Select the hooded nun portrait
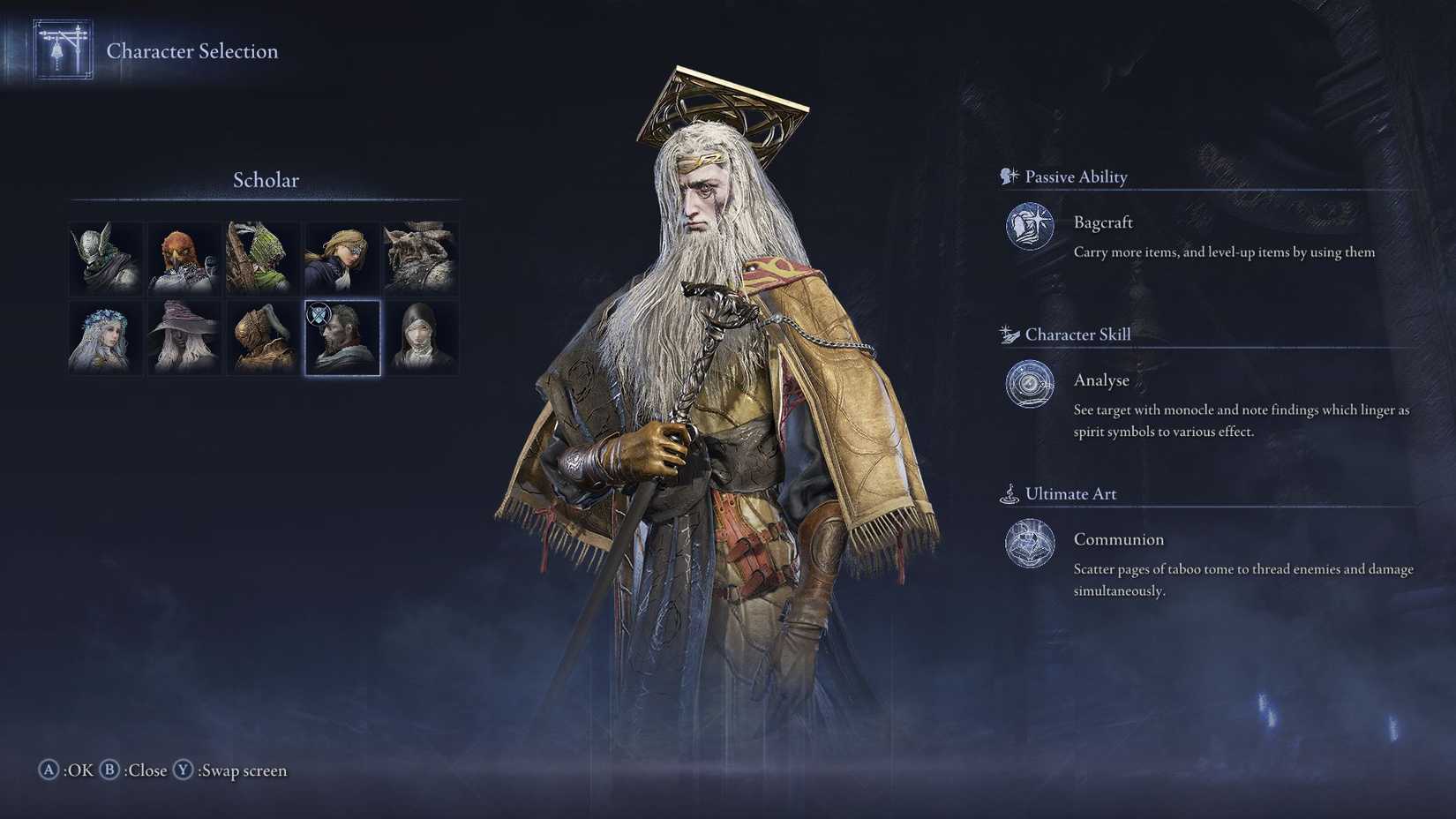 point(421,337)
